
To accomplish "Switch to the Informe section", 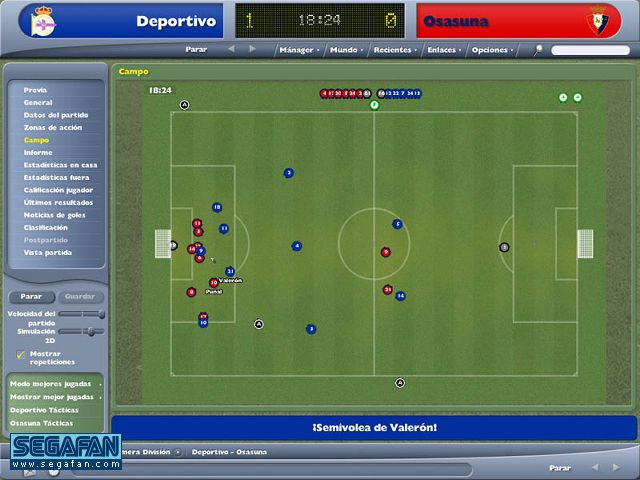I will [x=38, y=153].
